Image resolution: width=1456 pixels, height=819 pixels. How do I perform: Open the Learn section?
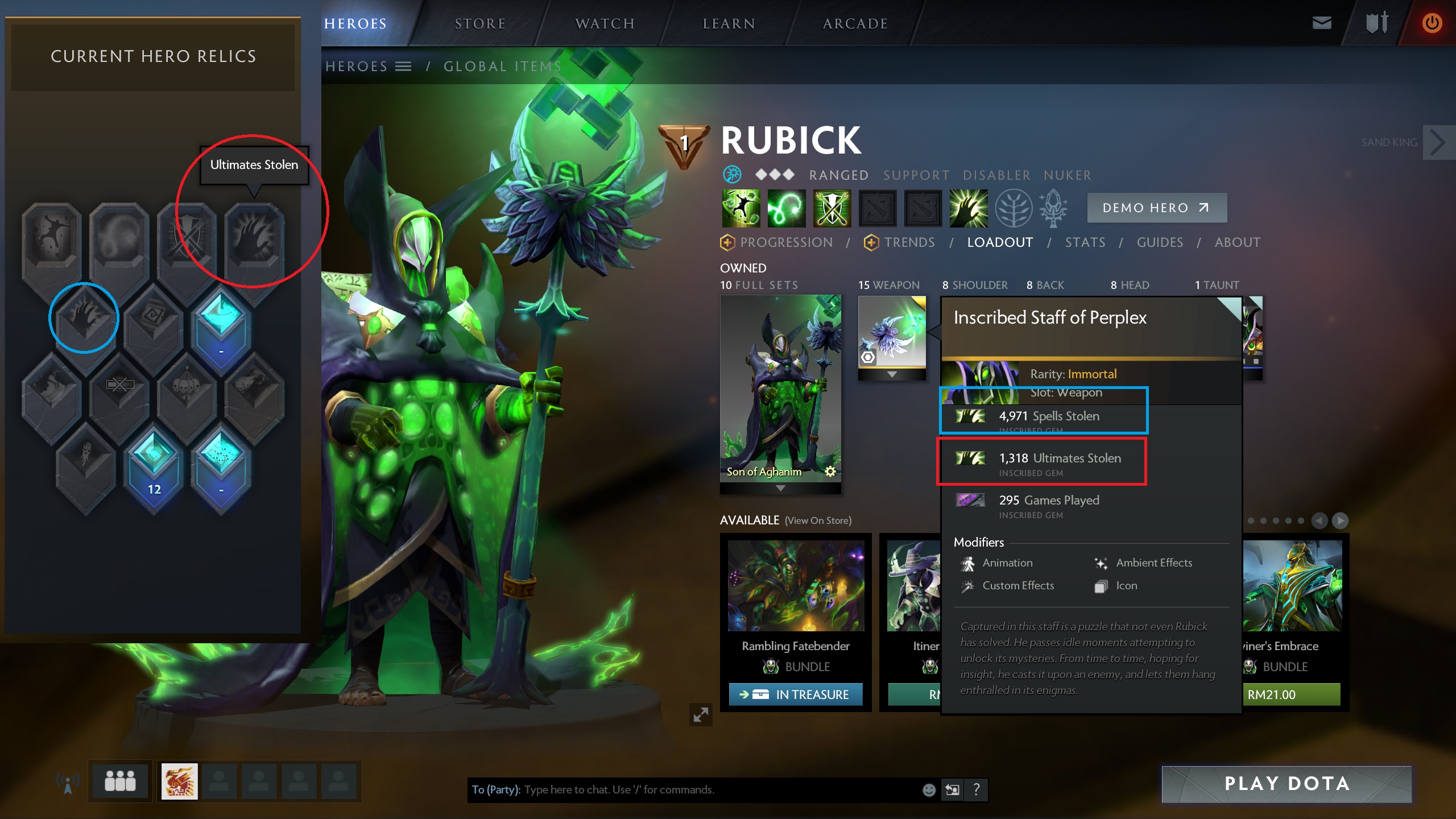729,24
